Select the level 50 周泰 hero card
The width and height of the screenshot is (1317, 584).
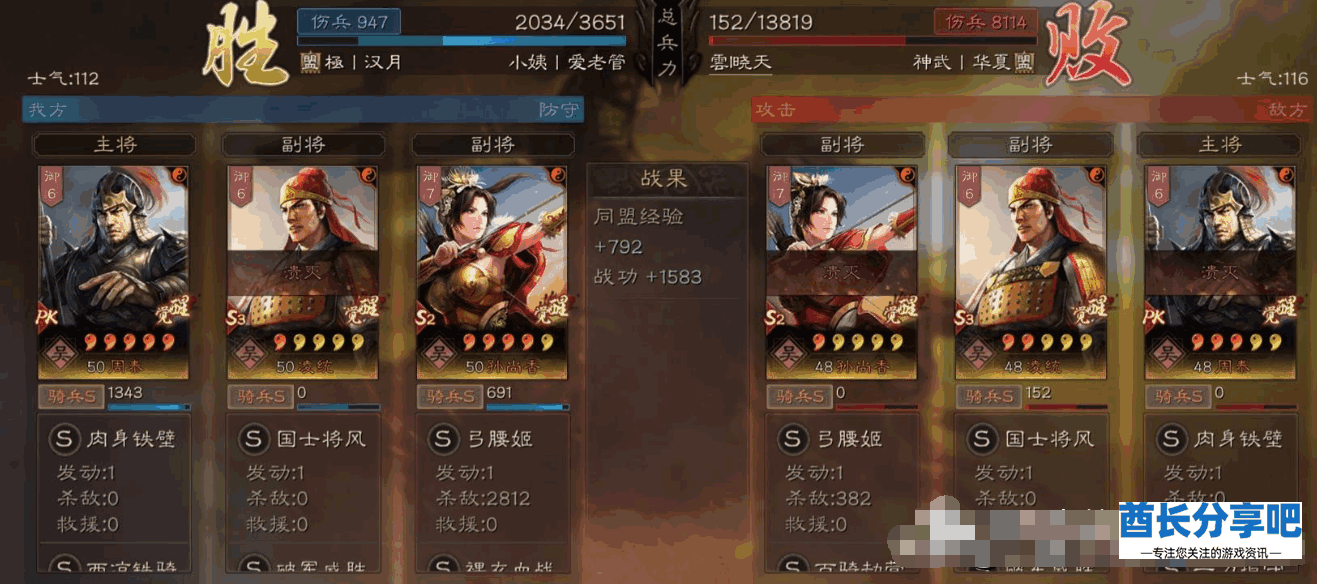(112, 271)
